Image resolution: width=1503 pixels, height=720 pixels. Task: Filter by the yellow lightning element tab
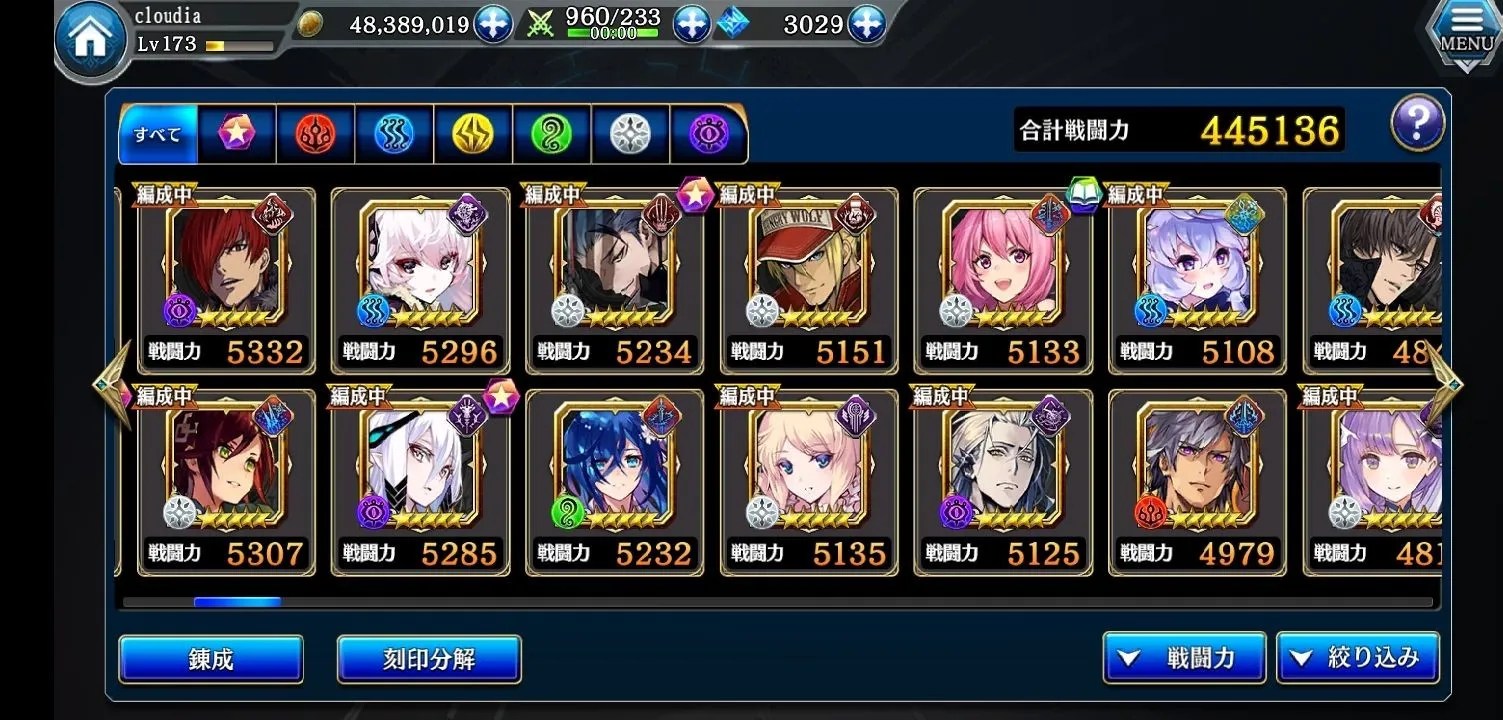473,134
